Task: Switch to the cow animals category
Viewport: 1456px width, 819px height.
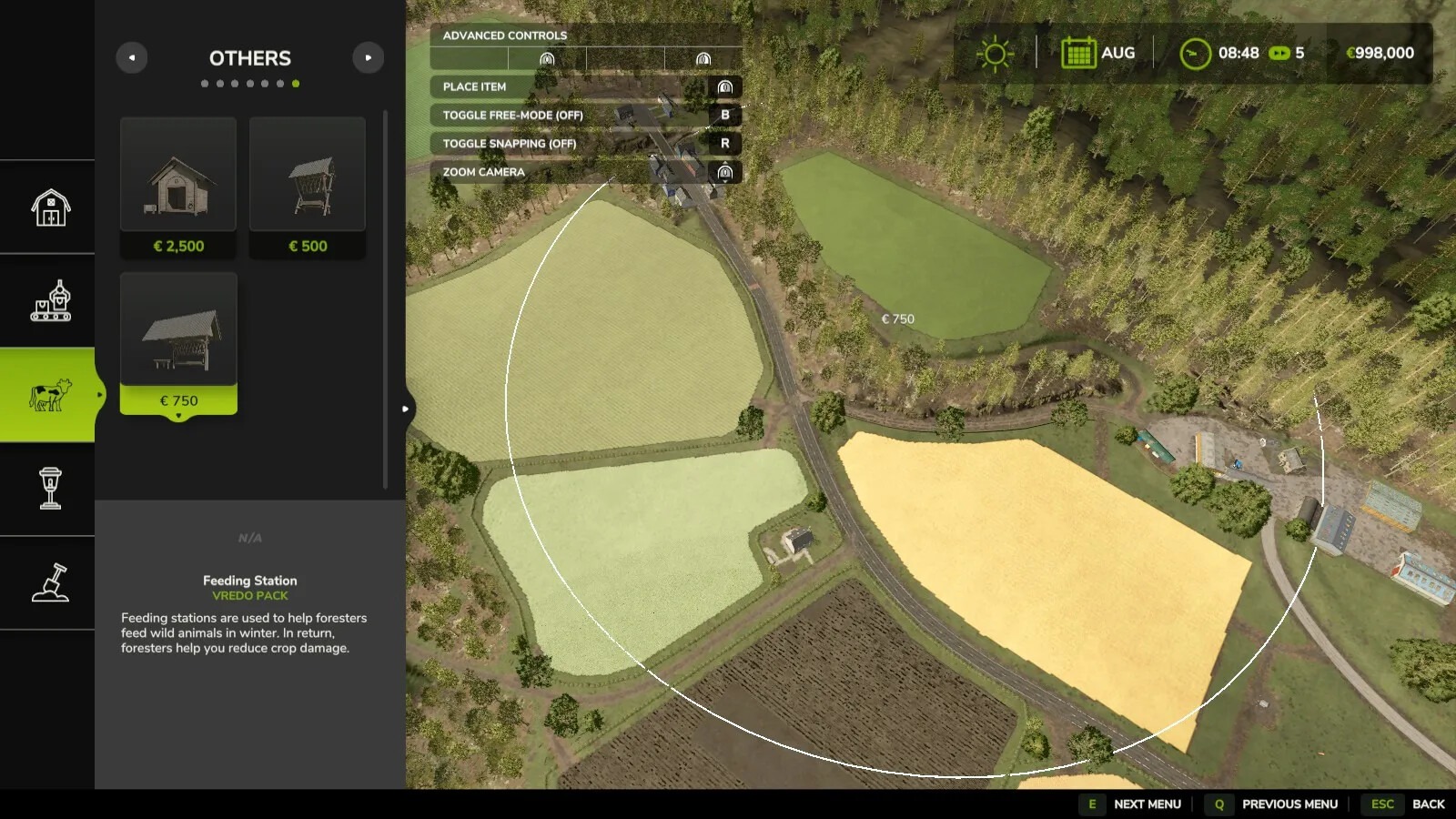Action: tap(50, 395)
